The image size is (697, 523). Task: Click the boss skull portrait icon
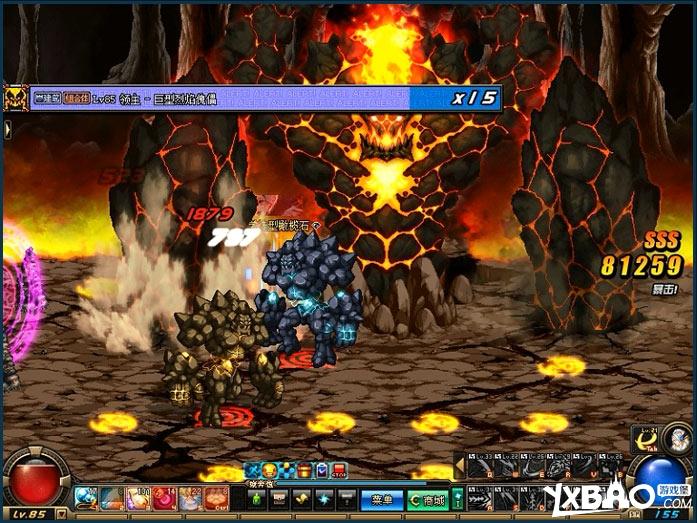coord(14,98)
